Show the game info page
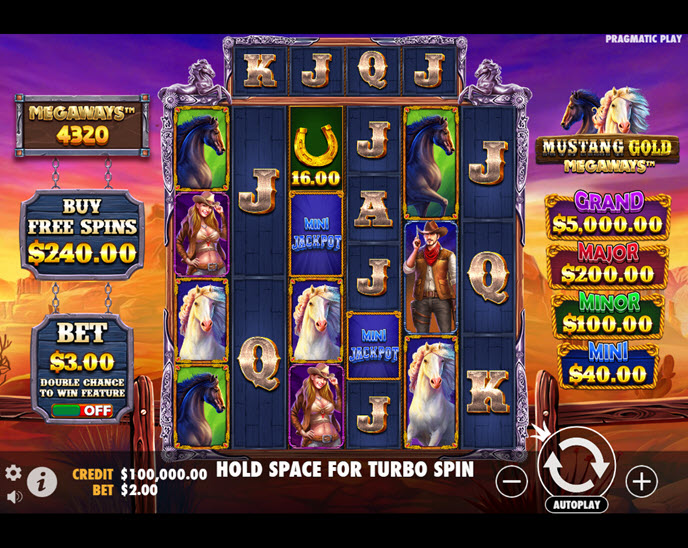The image size is (688, 548). [41, 481]
